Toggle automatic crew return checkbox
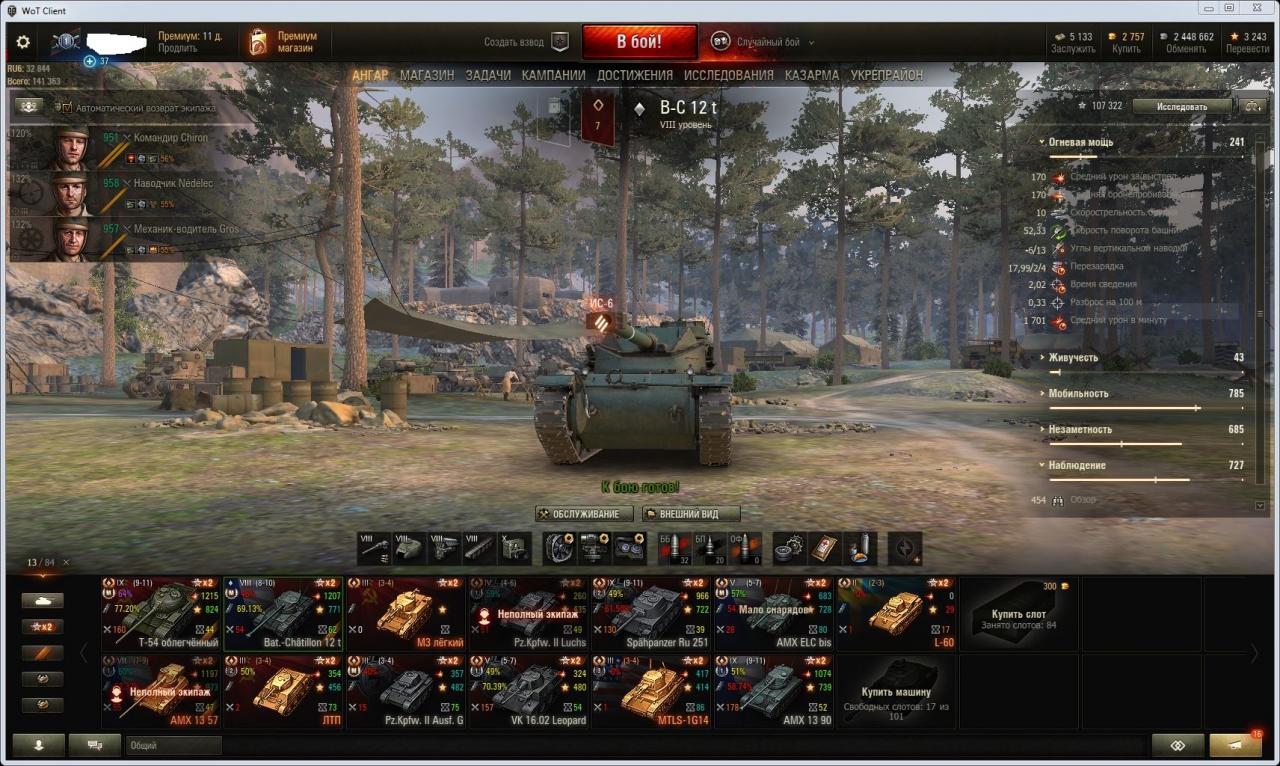 [x=64, y=107]
